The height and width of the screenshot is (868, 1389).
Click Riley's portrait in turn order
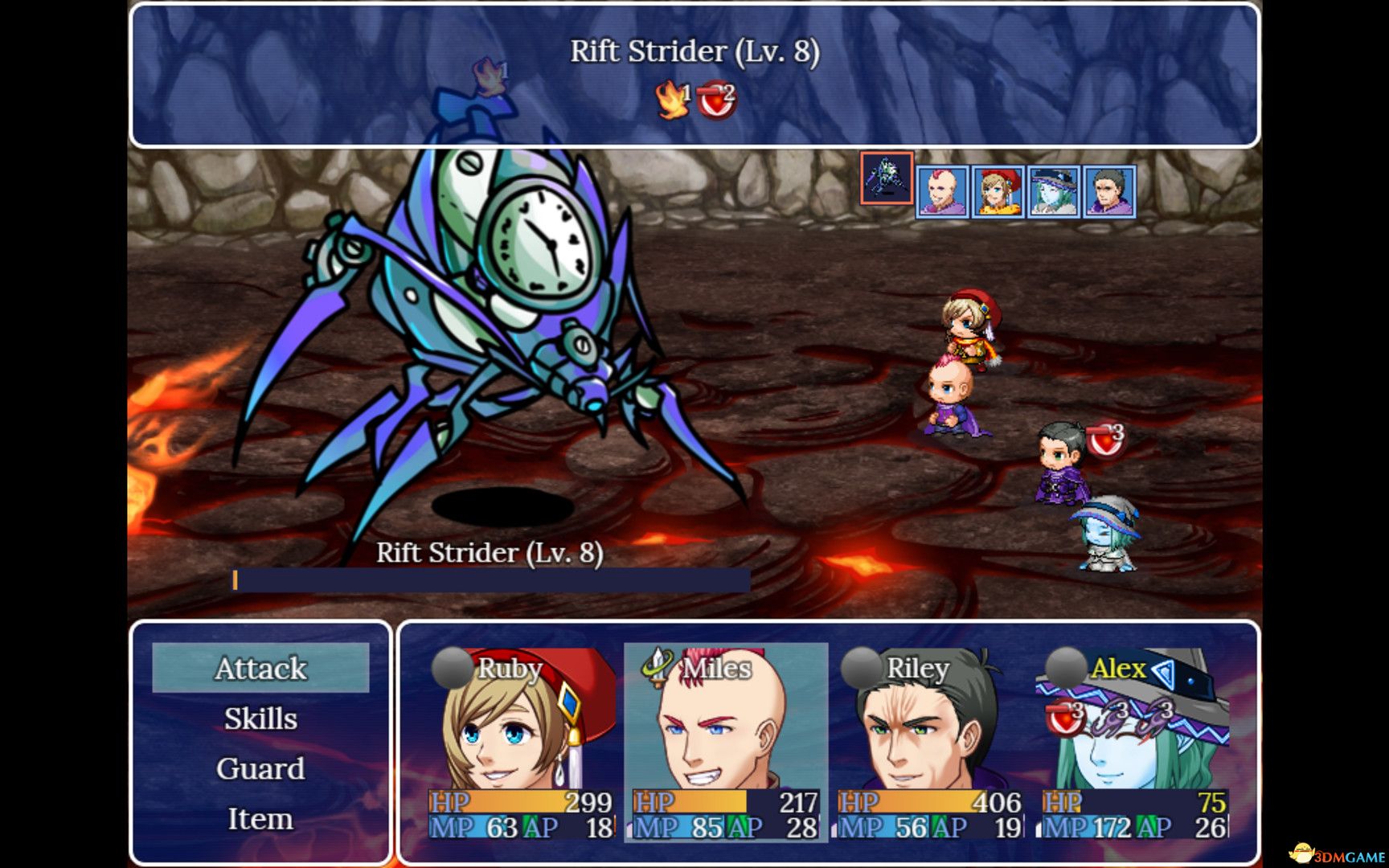point(1109,192)
